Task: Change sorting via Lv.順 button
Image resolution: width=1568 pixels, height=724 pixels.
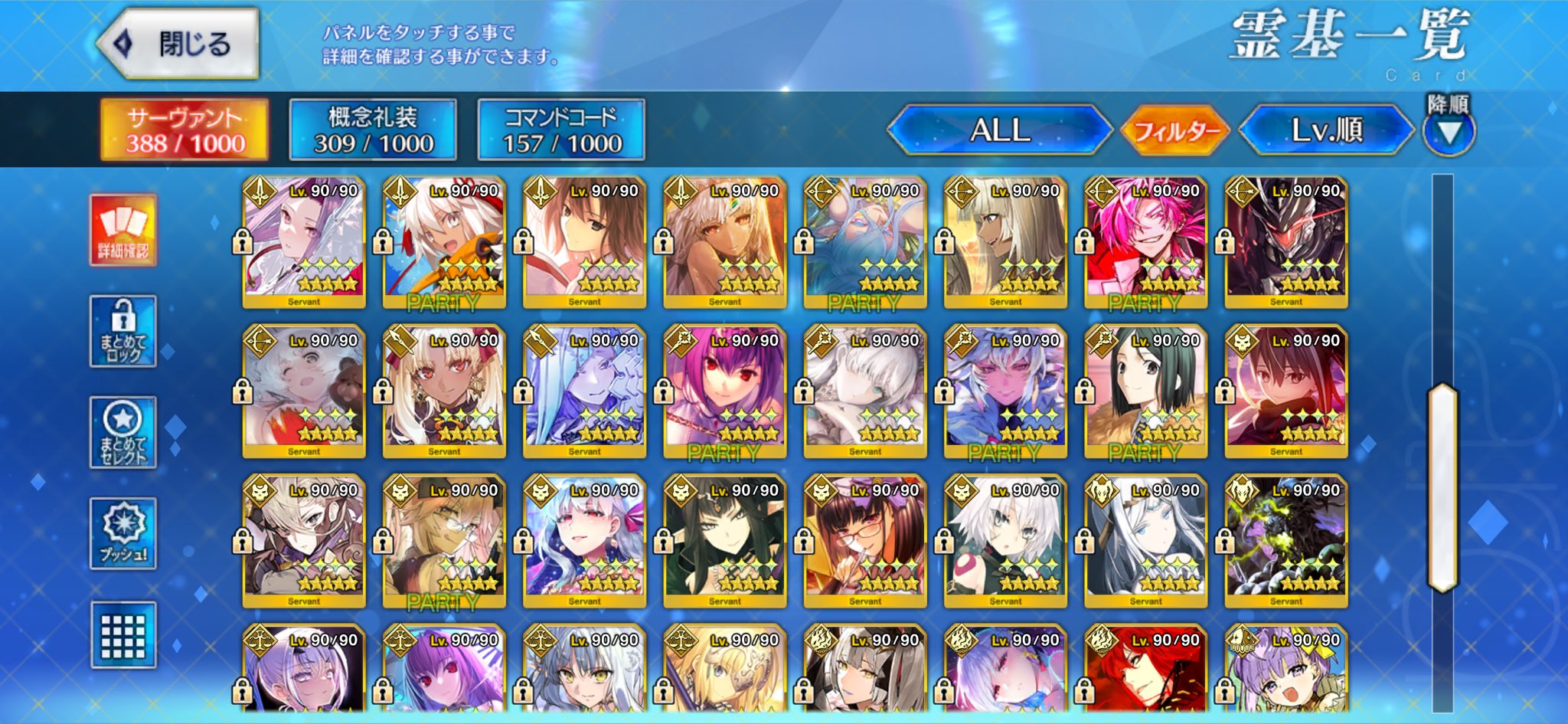Action: 1326,129
